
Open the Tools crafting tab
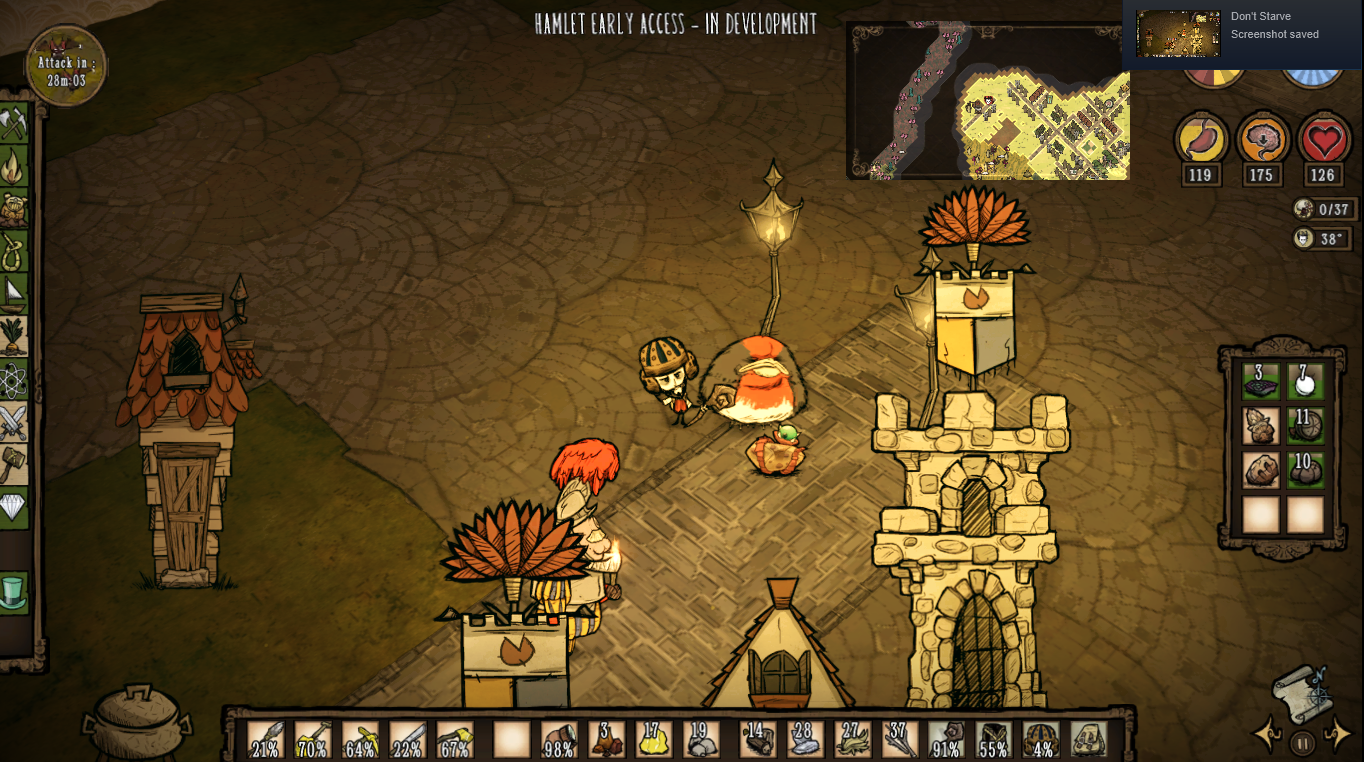[x=14, y=124]
